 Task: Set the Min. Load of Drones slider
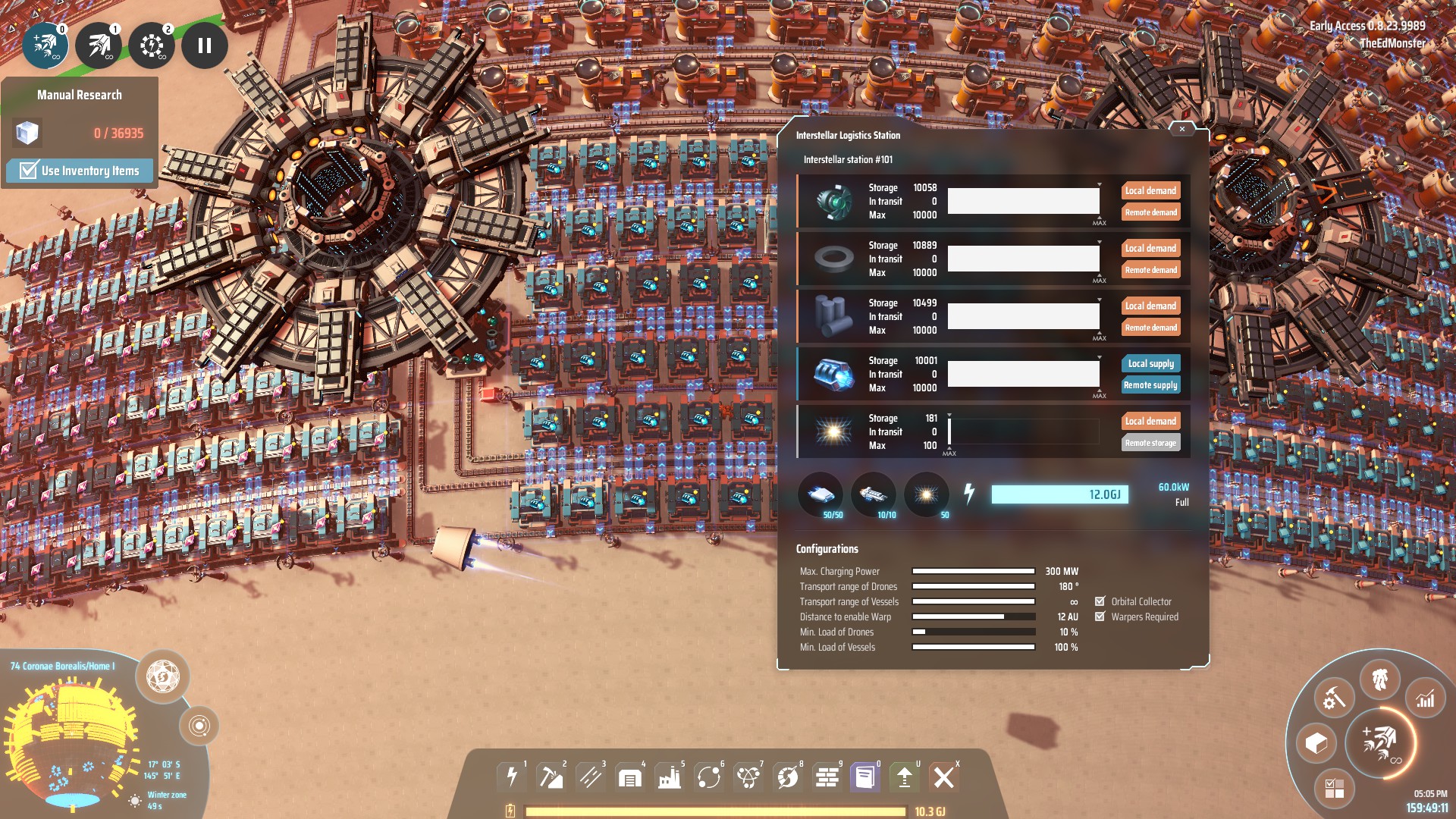point(973,632)
